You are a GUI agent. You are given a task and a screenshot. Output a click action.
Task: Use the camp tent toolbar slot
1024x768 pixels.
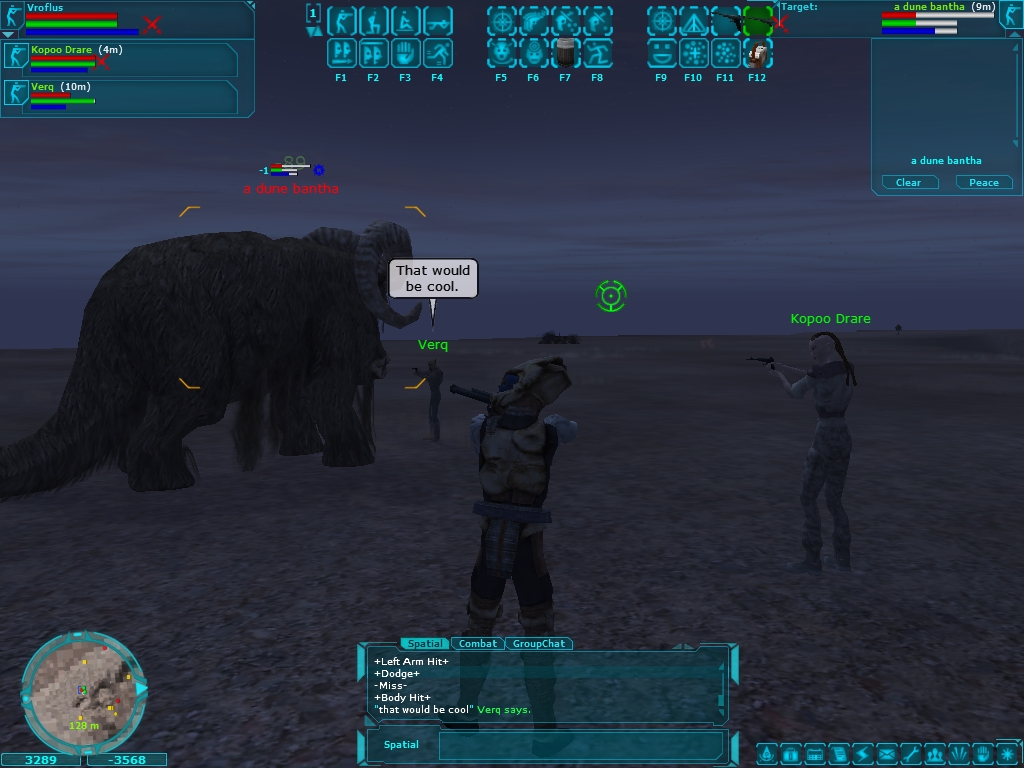click(693, 21)
